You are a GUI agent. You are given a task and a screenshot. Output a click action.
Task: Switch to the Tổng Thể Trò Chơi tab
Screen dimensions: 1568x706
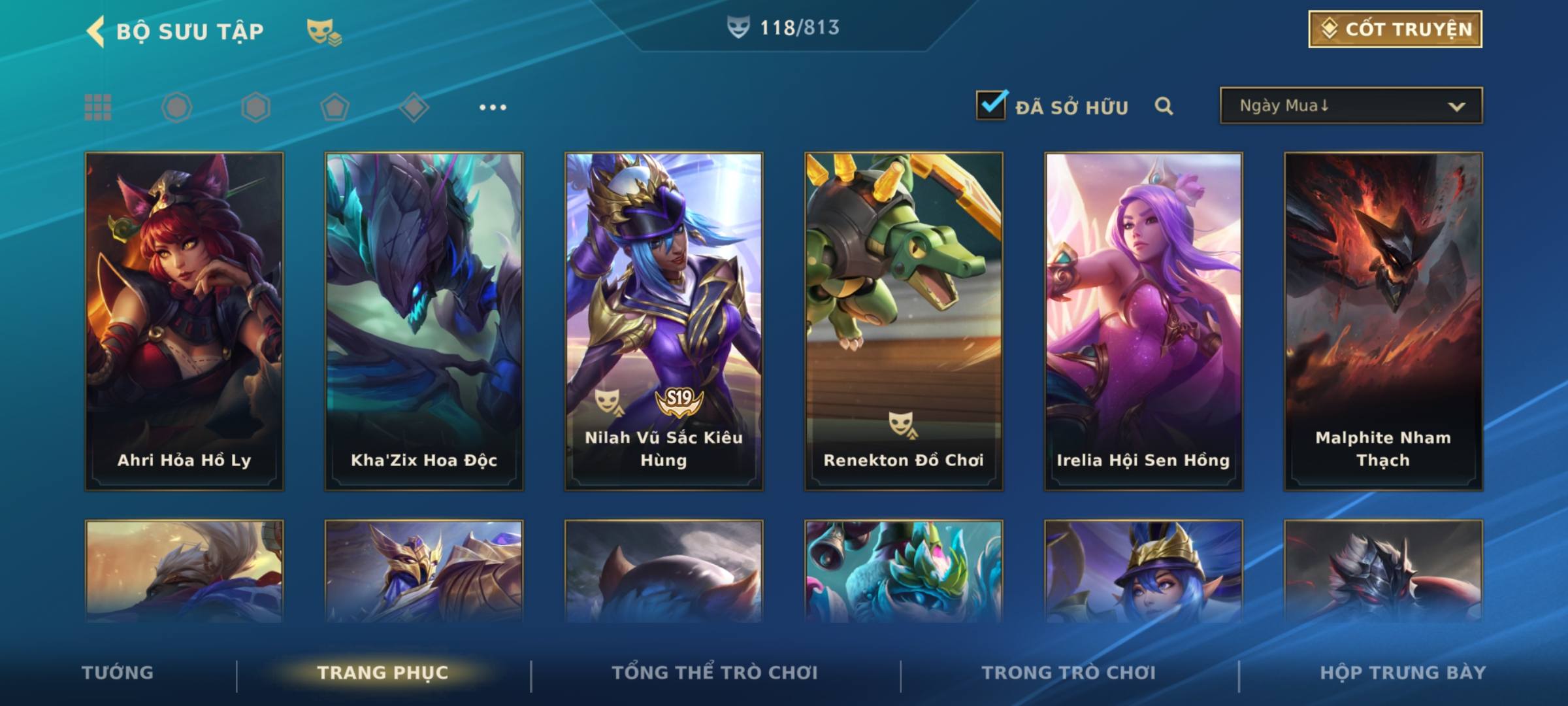coord(714,673)
